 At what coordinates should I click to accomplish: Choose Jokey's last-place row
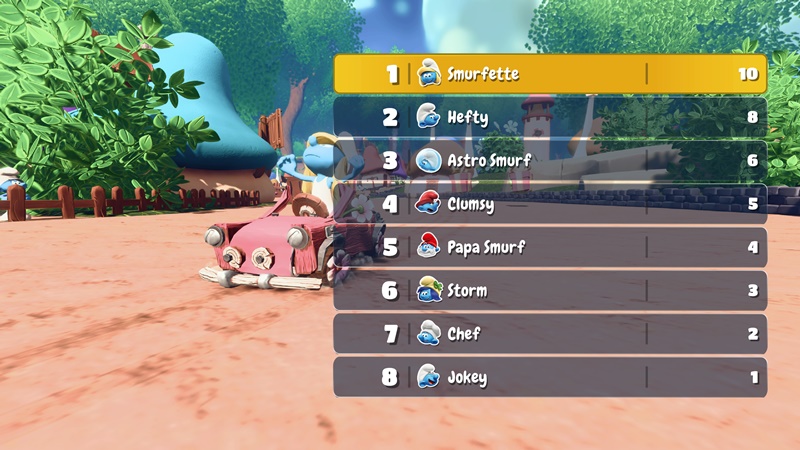coord(550,377)
